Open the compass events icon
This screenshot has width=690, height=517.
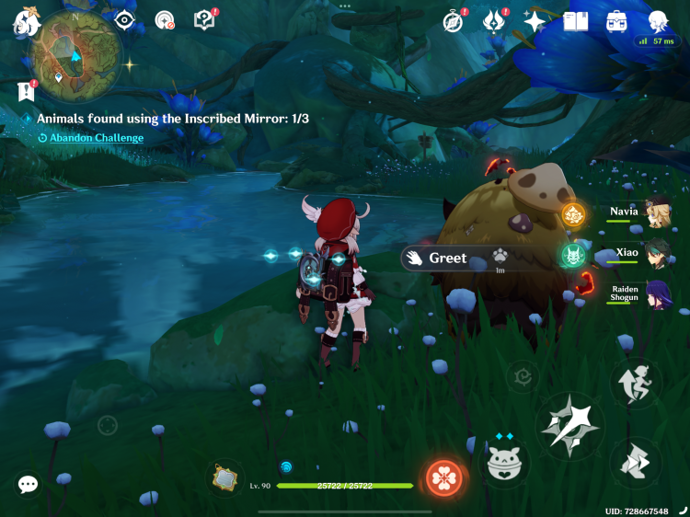pos(454,21)
